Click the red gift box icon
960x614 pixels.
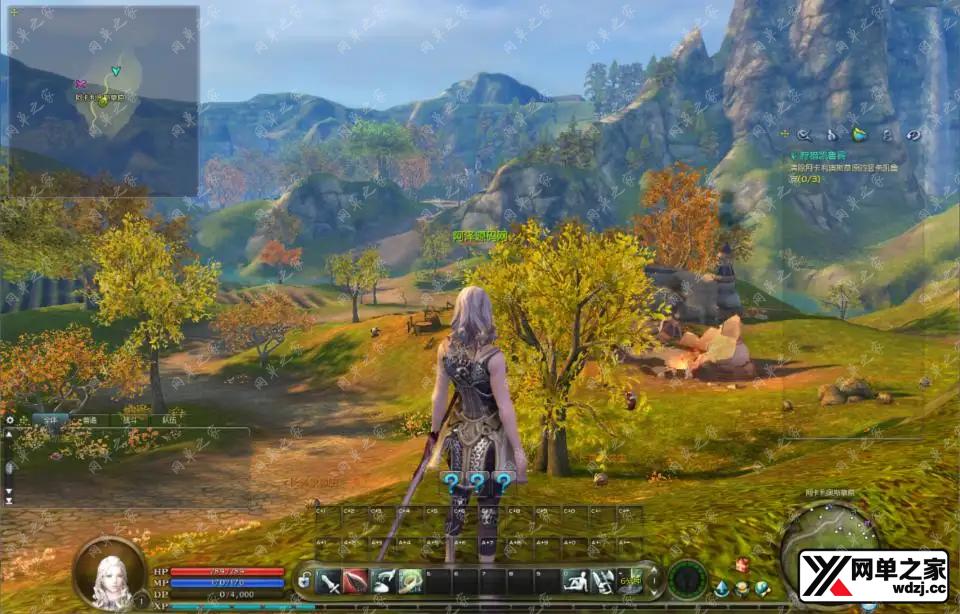click(x=742, y=566)
